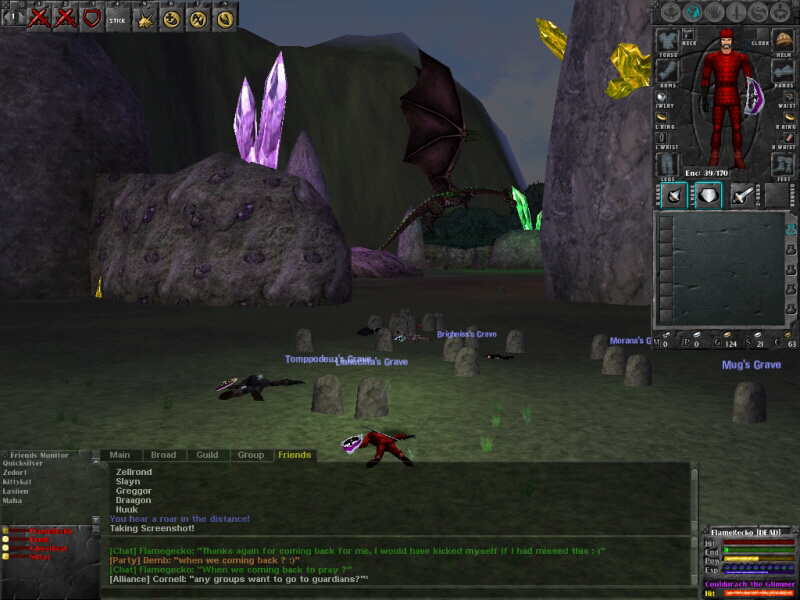
Task: Select the Torso armor slot
Action: tap(667, 40)
